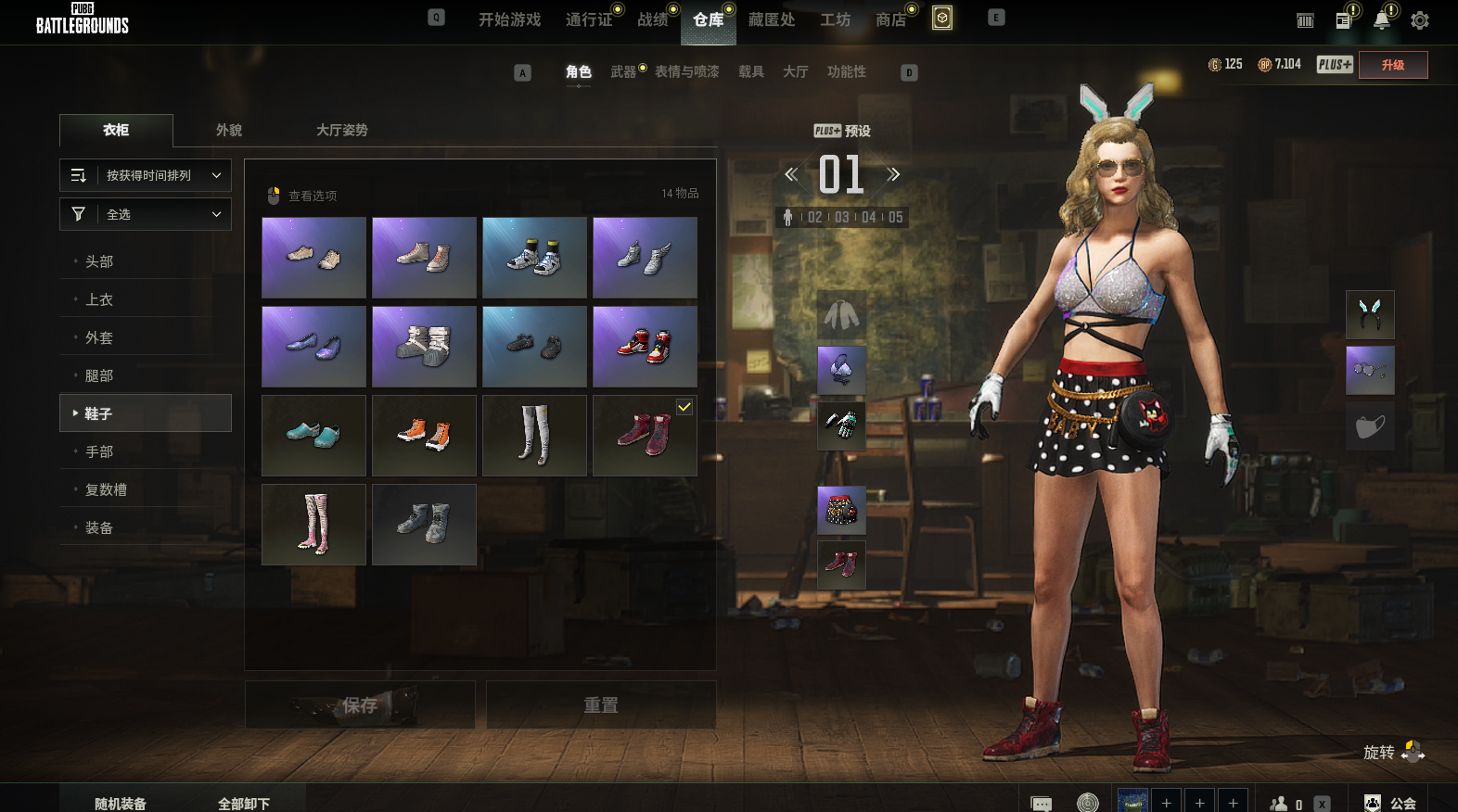Switch to the 武器 (Weapons) tab
Screen dimensions: 1458x812
623,72
